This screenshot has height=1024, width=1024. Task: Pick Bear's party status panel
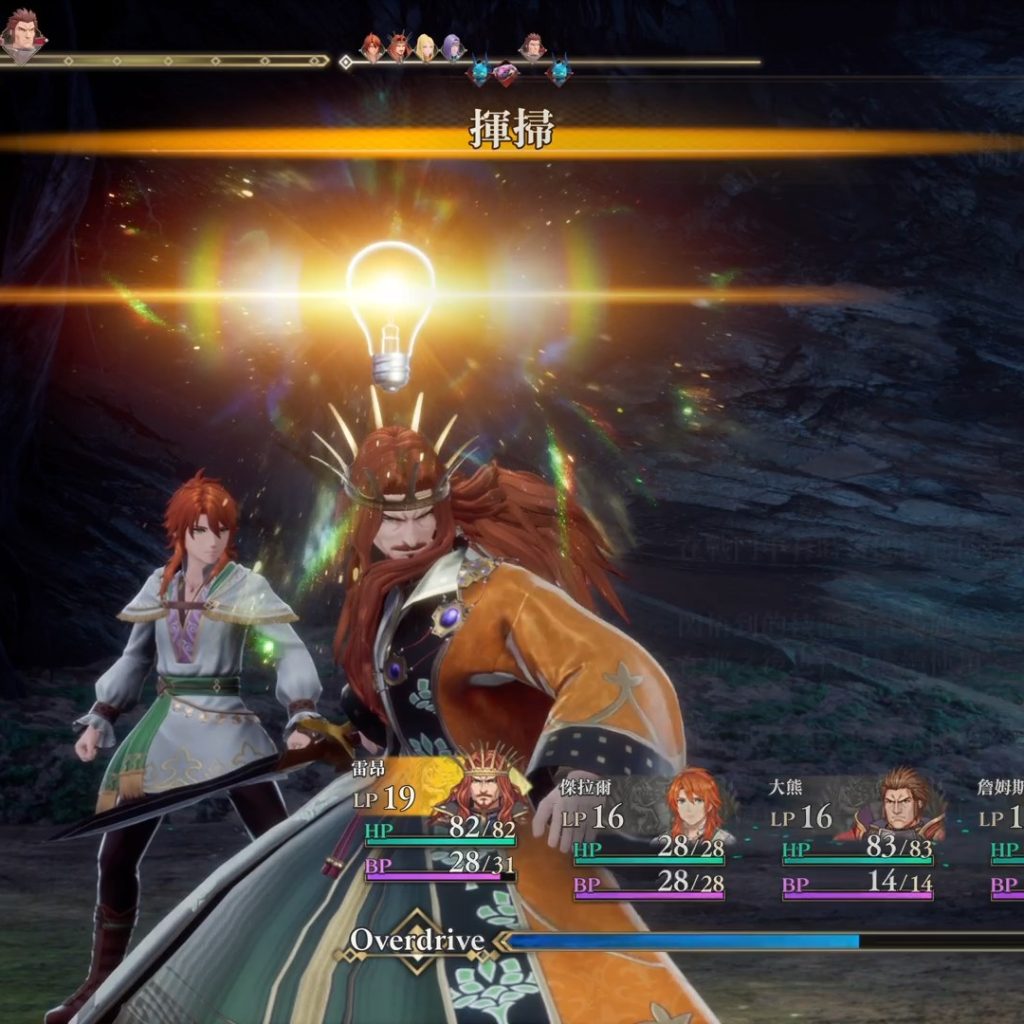click(858, 833)
